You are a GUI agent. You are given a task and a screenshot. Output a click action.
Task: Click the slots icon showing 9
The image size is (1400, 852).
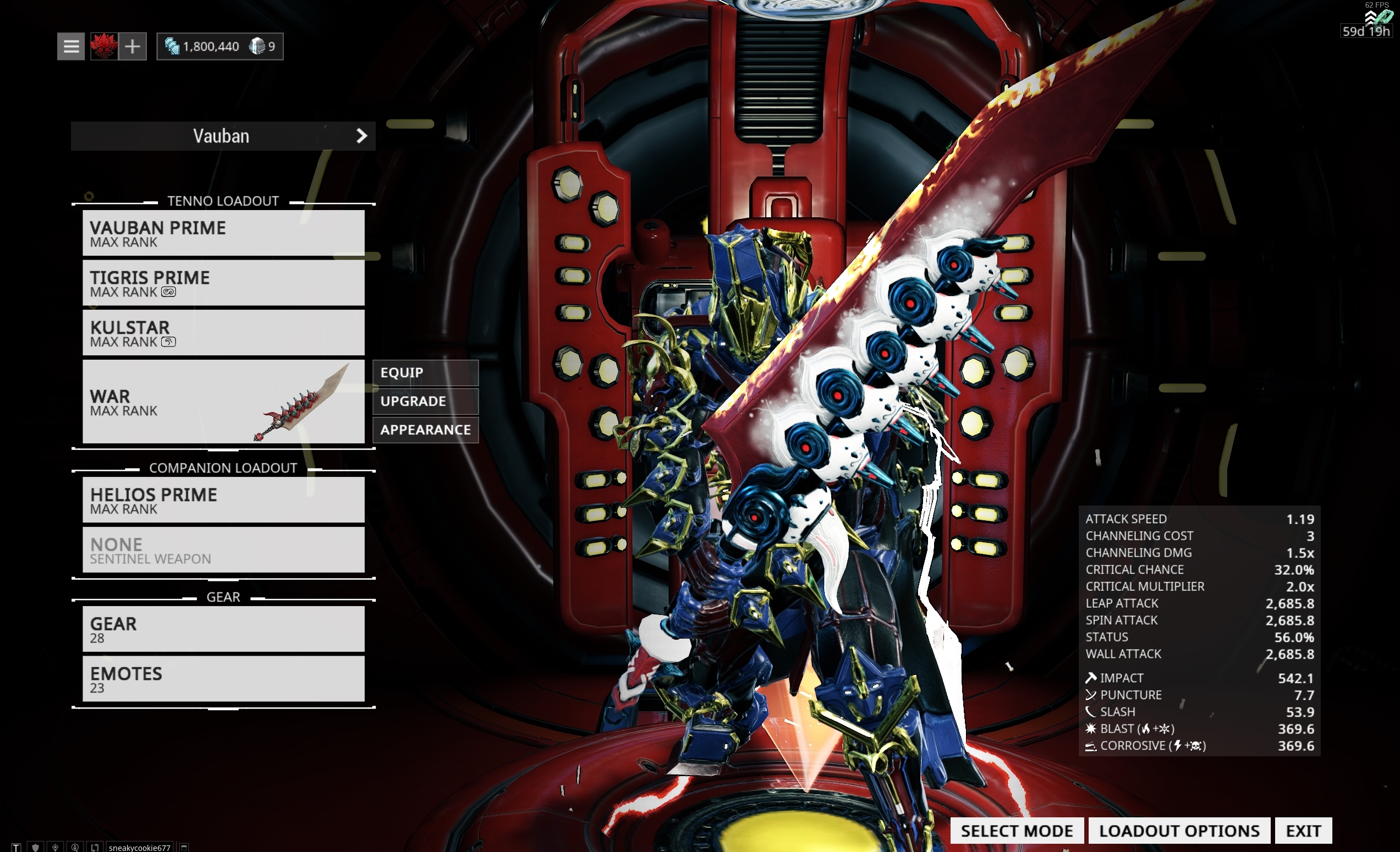[260, 46]
